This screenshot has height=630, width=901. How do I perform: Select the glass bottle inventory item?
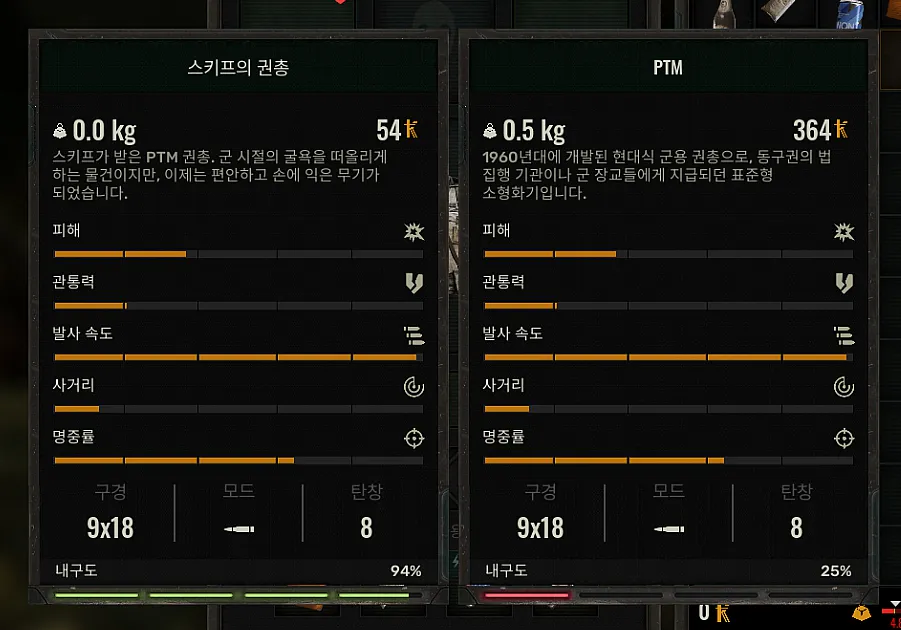(x=724, y=12)
